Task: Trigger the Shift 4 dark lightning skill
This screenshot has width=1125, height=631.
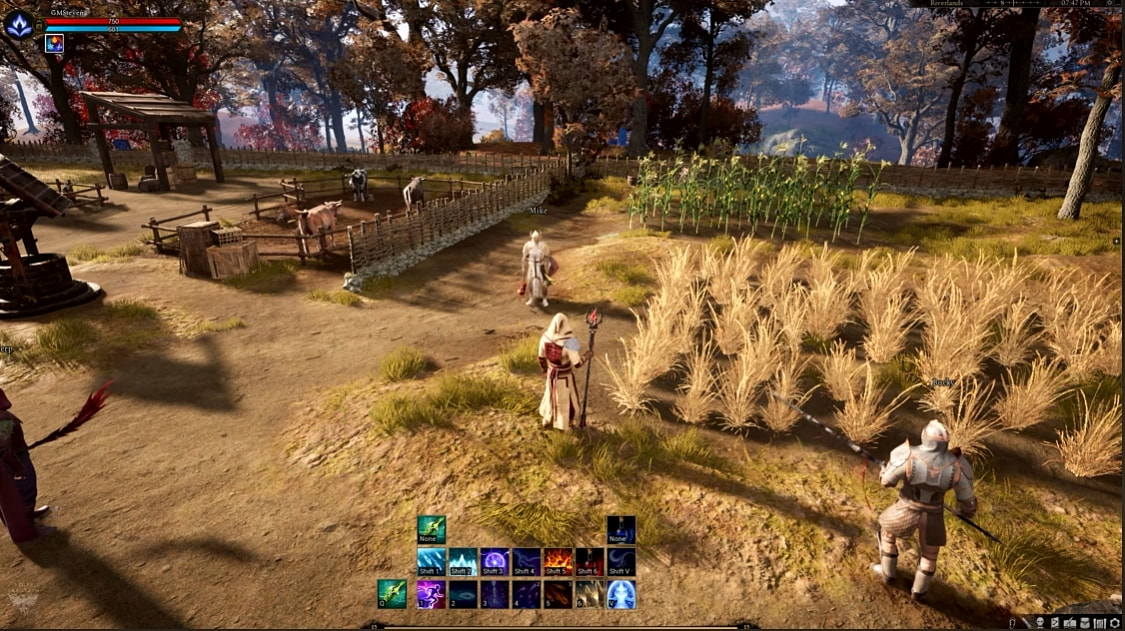Action: tap(527, 562)
